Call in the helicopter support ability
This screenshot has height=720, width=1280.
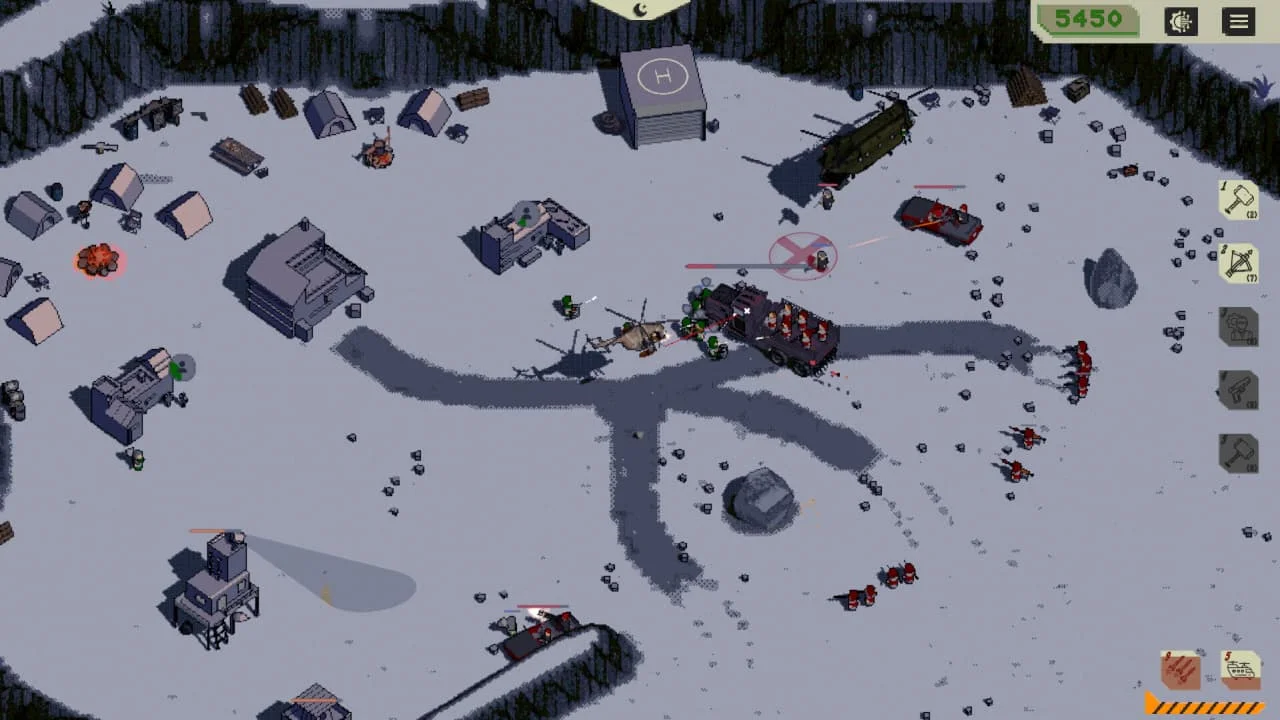click(1241, 669)
